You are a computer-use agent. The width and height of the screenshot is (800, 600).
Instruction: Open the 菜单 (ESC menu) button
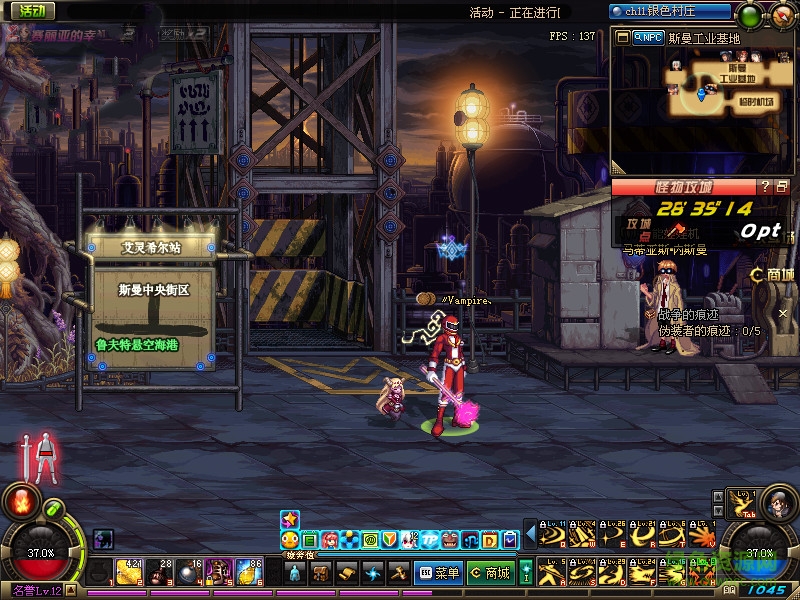(439, 573)
